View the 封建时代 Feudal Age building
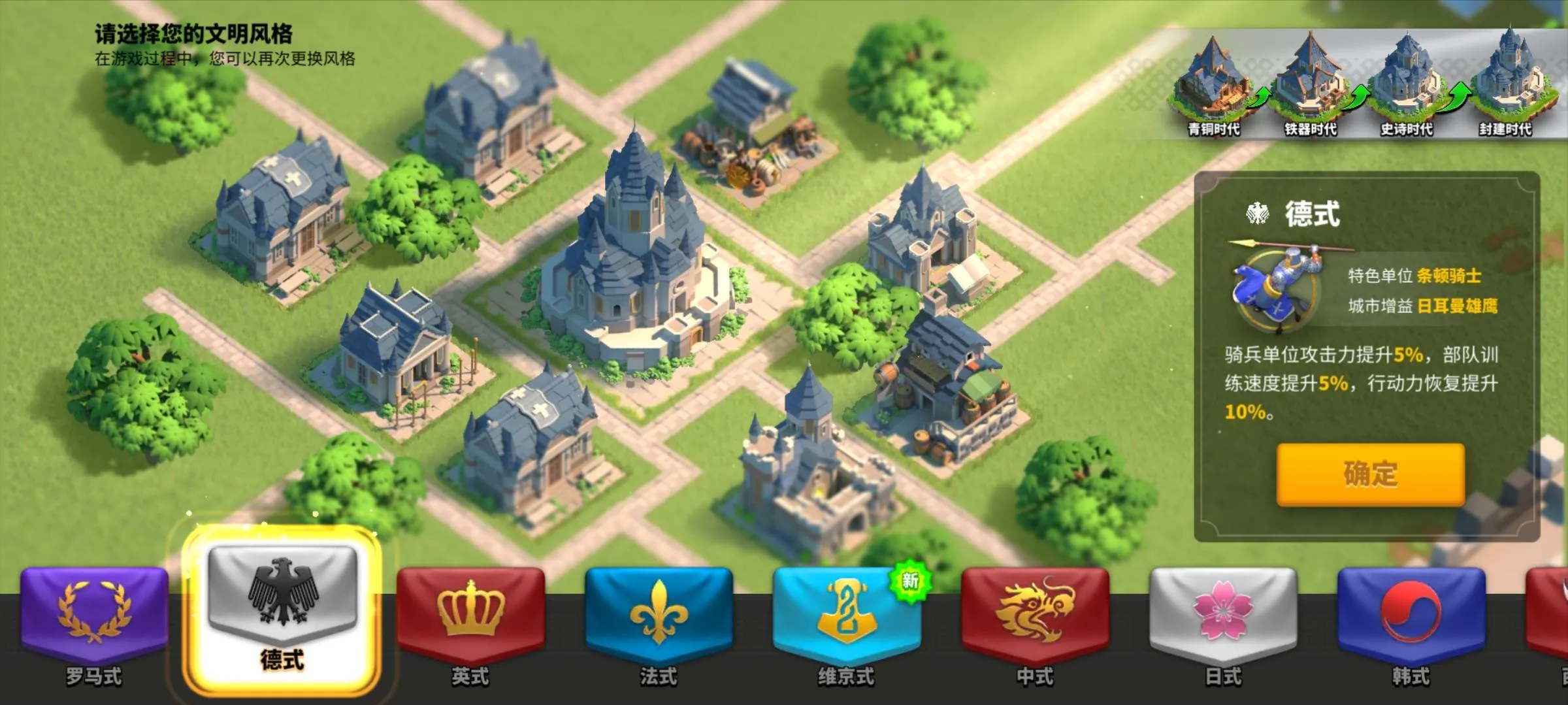This screenshot has height=705, width=1568. [x=1505, y=85]
